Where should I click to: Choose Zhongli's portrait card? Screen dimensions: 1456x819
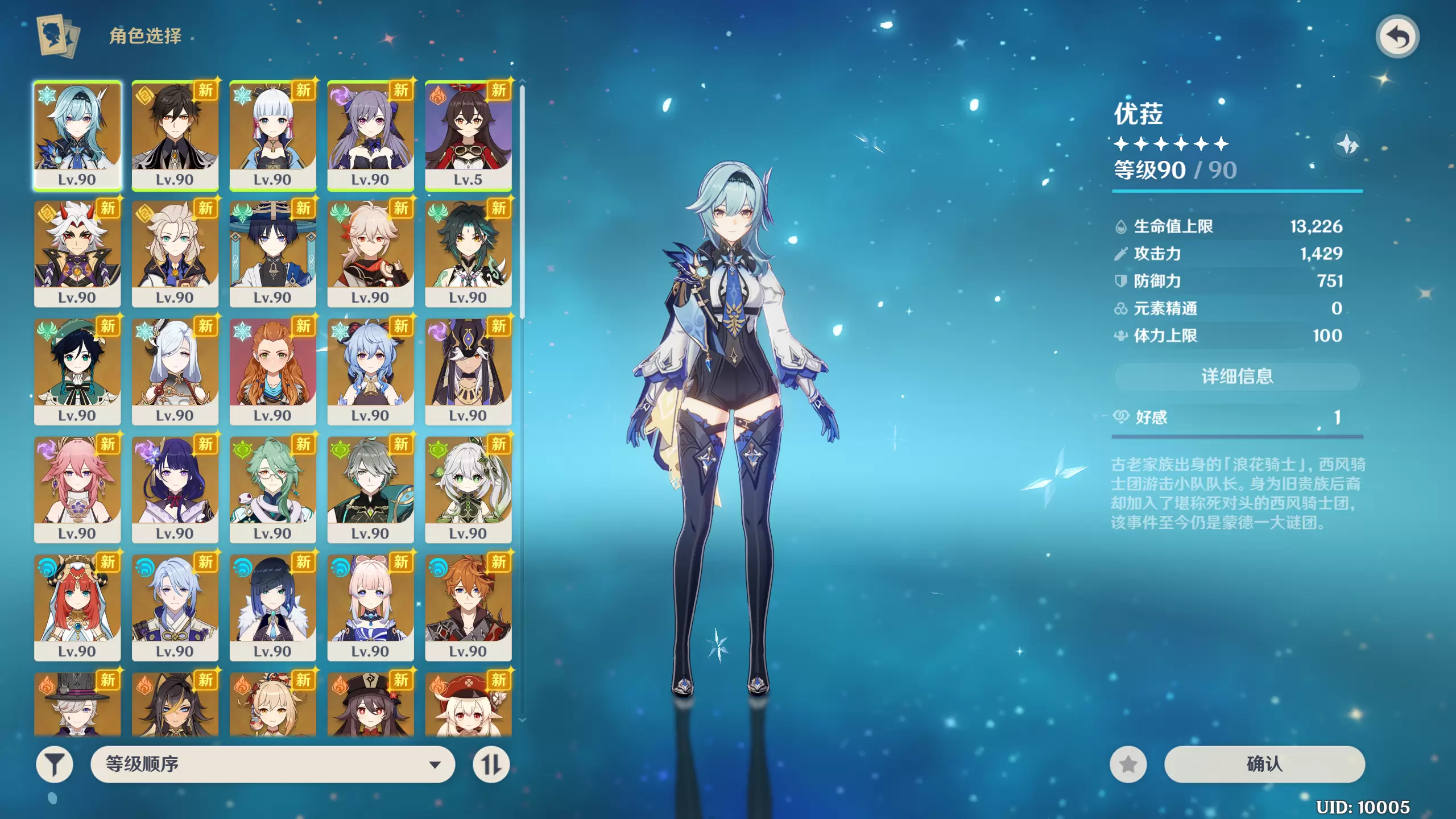175,135
